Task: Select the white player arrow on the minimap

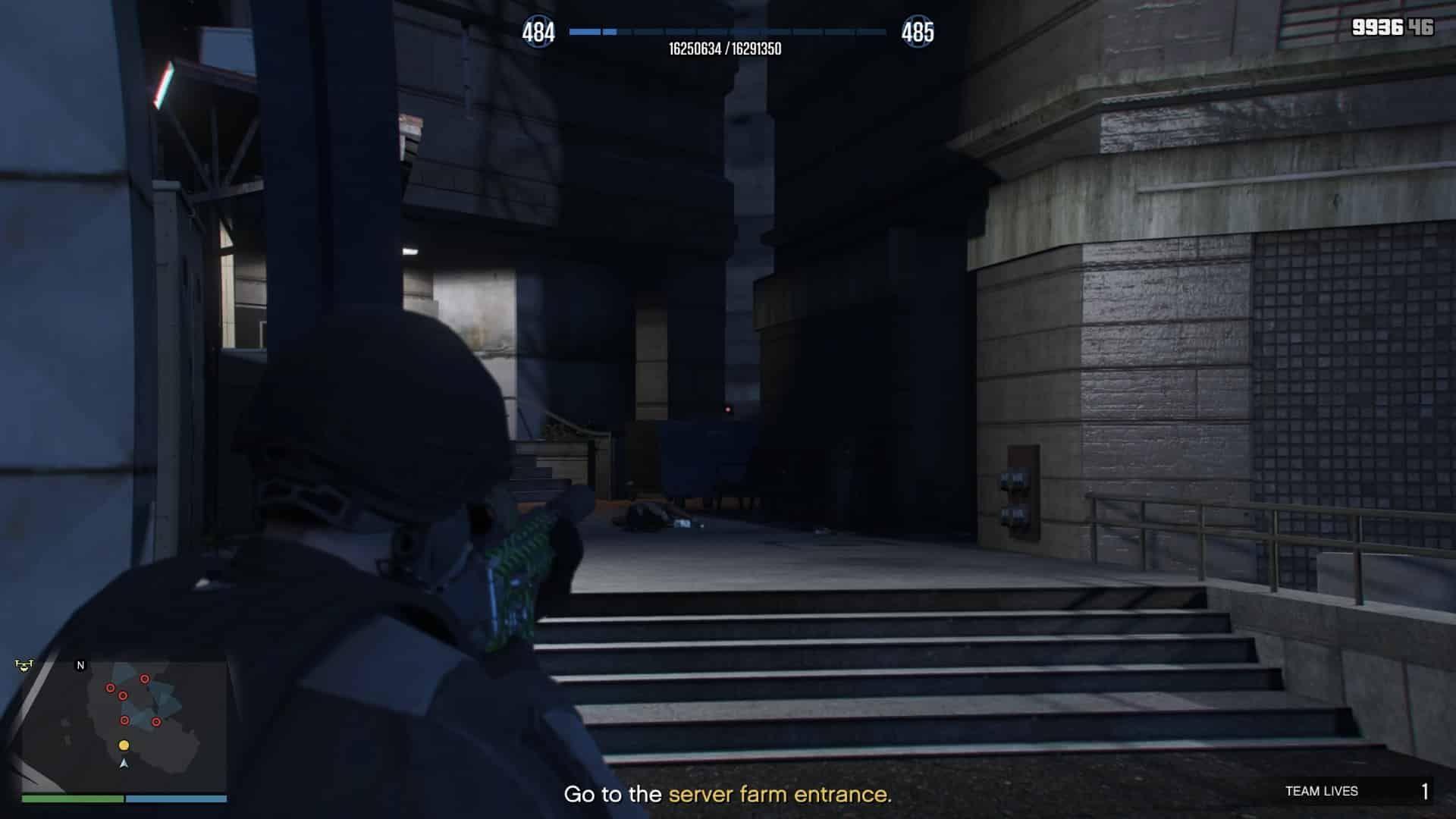Action: pos(124,764)
